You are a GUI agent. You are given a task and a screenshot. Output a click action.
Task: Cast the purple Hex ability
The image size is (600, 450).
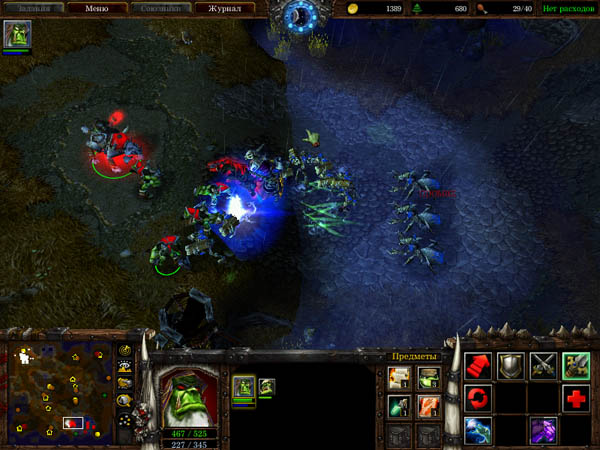point(544,431)
